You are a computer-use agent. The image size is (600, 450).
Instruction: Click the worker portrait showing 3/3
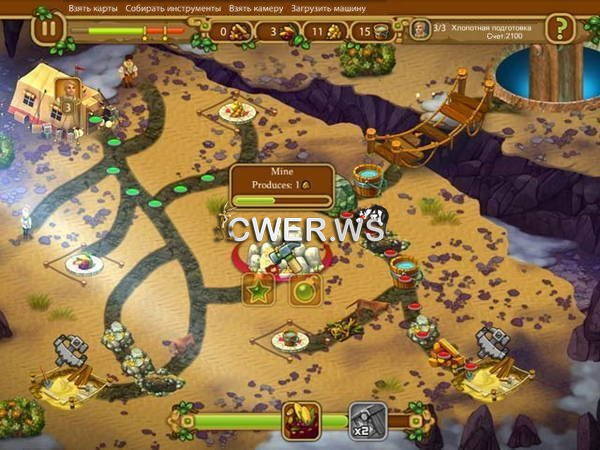tap(420, 30)
